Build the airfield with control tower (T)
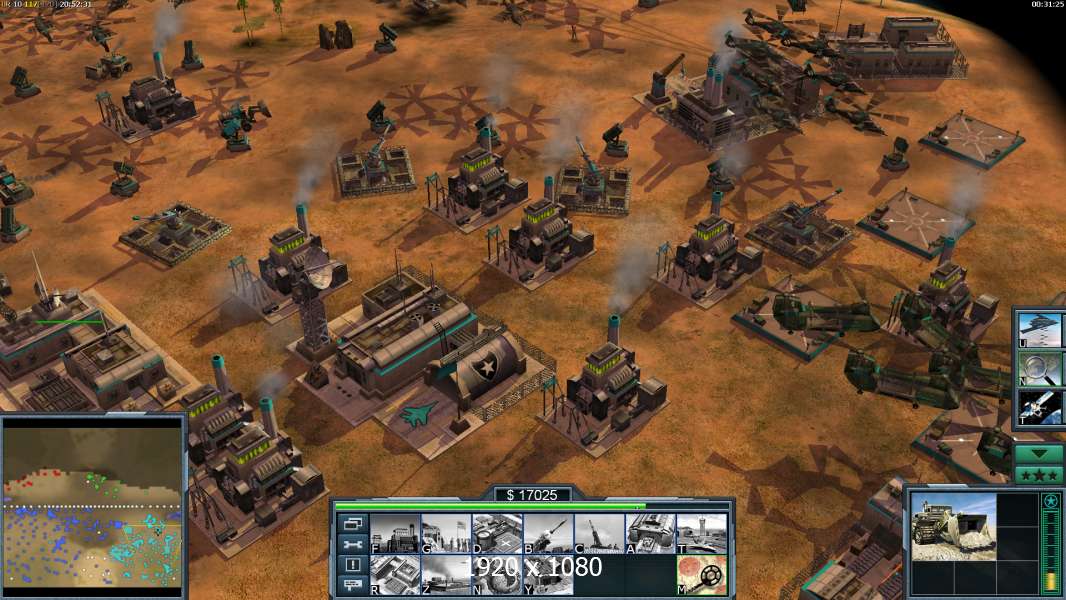Viewport: 1066px width, 600px height. 701,534
